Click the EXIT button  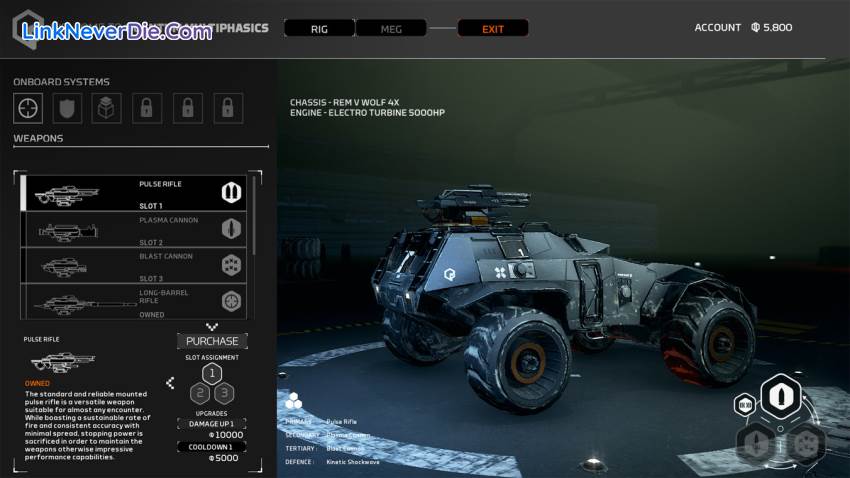pyautogui.click(x=493, y=29)
